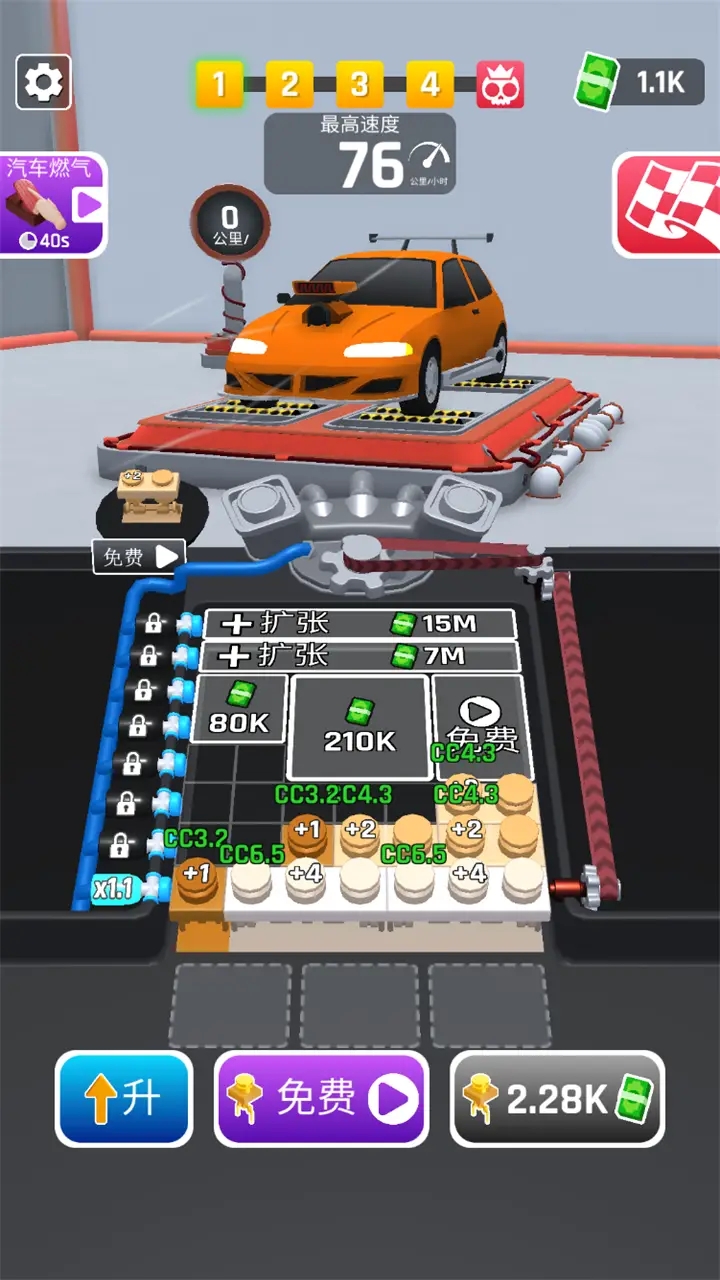Get a free piston via purple 免费 button
The image size is (720, 1280).
321,1098
